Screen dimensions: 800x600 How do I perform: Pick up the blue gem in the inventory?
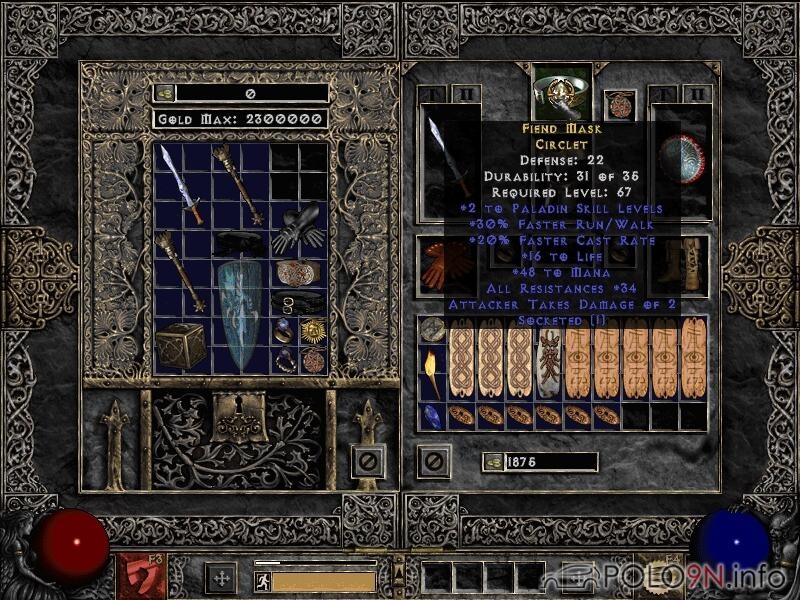[x=433, y=414]
